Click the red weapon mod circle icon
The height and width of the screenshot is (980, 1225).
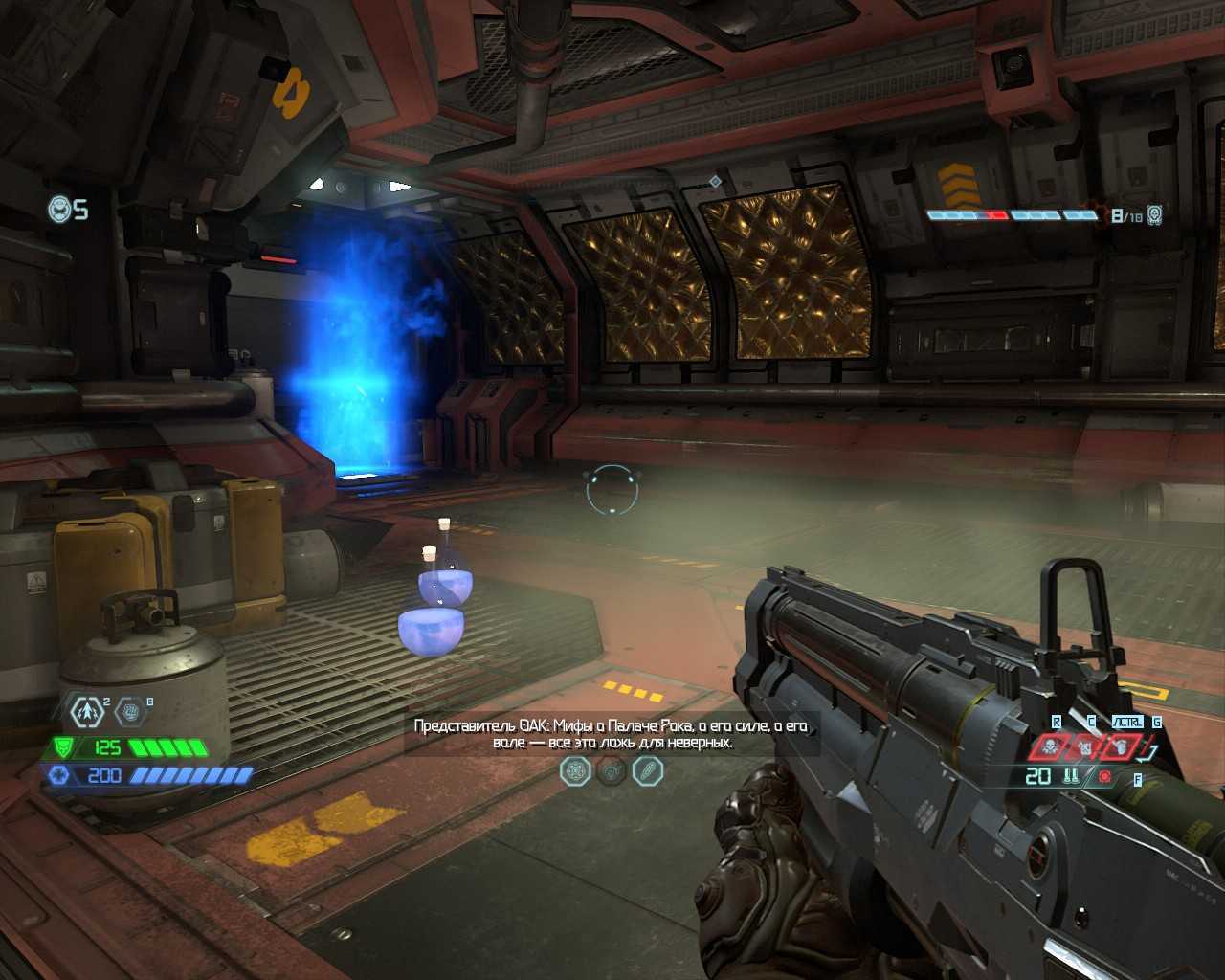pyautogui.click(x=1105, y=776)
